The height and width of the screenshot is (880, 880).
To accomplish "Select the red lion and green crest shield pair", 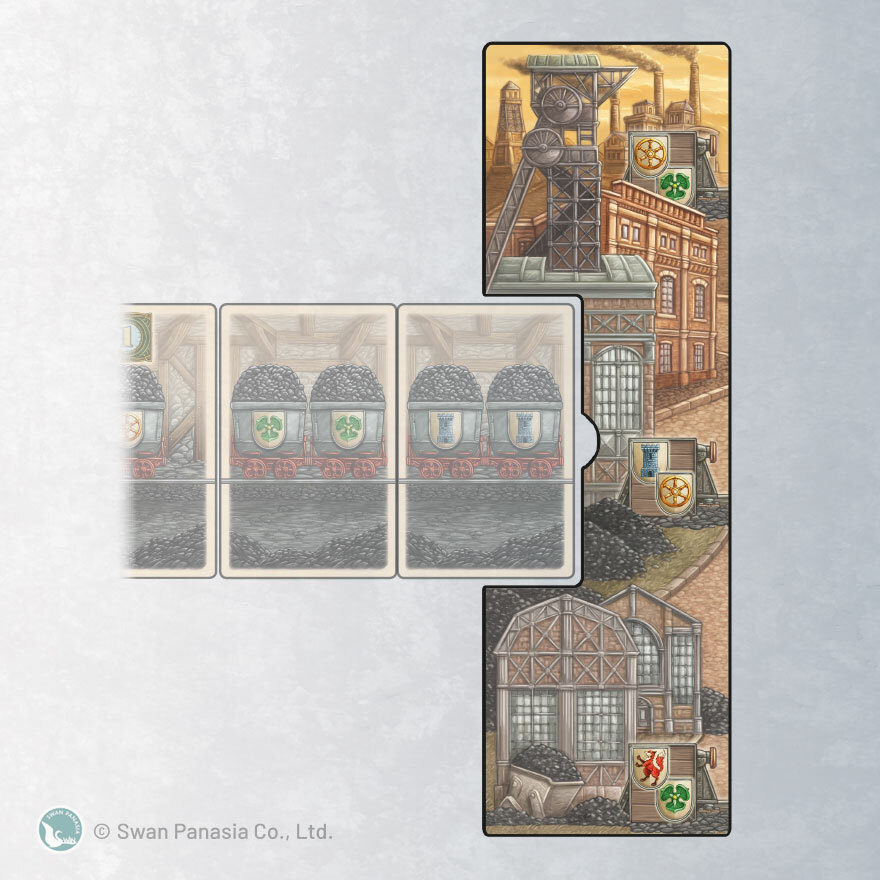I will tap(662, 783).
